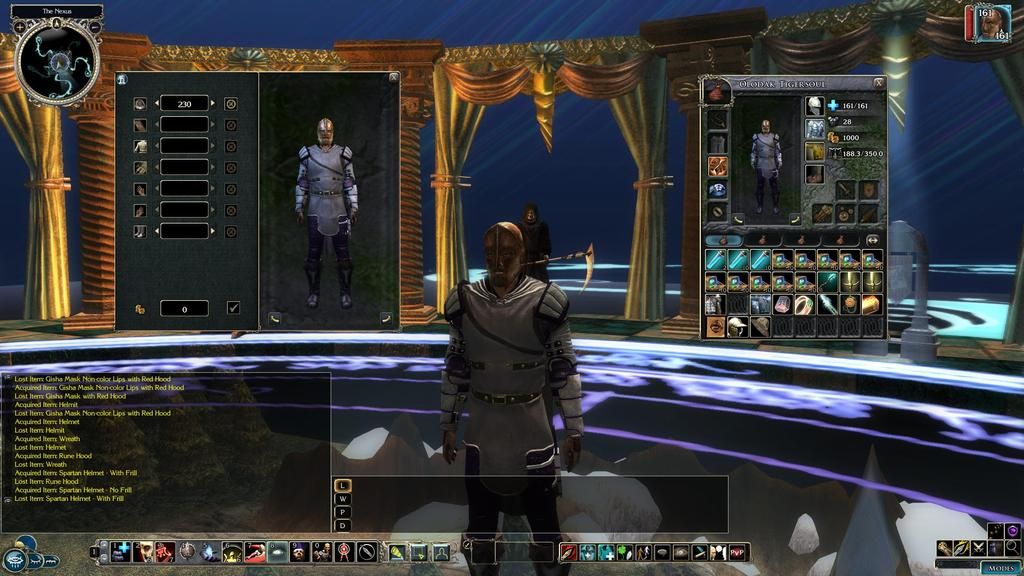
Task: Select the equipped helmet slot in inventory
Action: point(815,105)
